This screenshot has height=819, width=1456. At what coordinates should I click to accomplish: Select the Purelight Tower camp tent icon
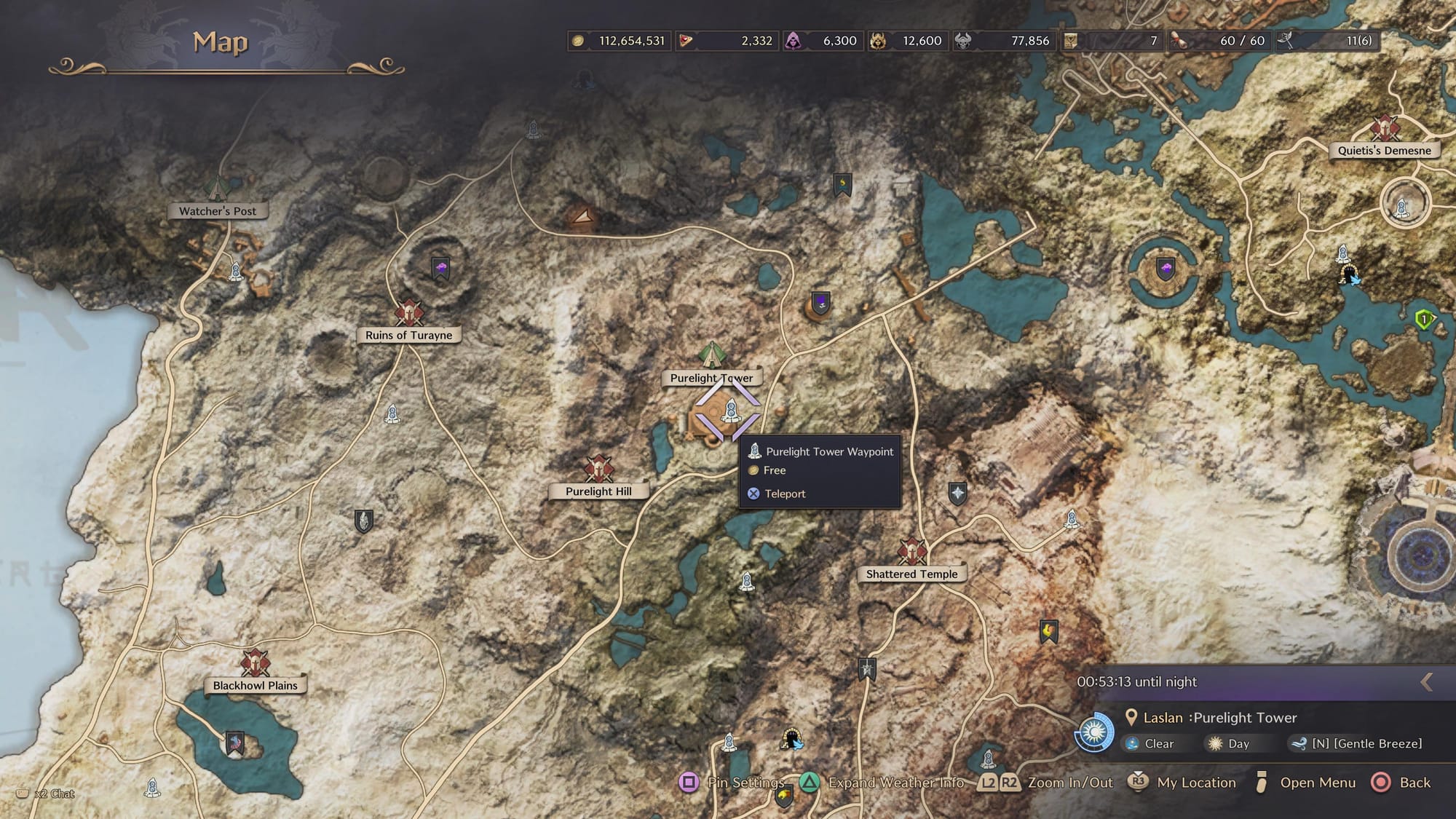point(711,355)
